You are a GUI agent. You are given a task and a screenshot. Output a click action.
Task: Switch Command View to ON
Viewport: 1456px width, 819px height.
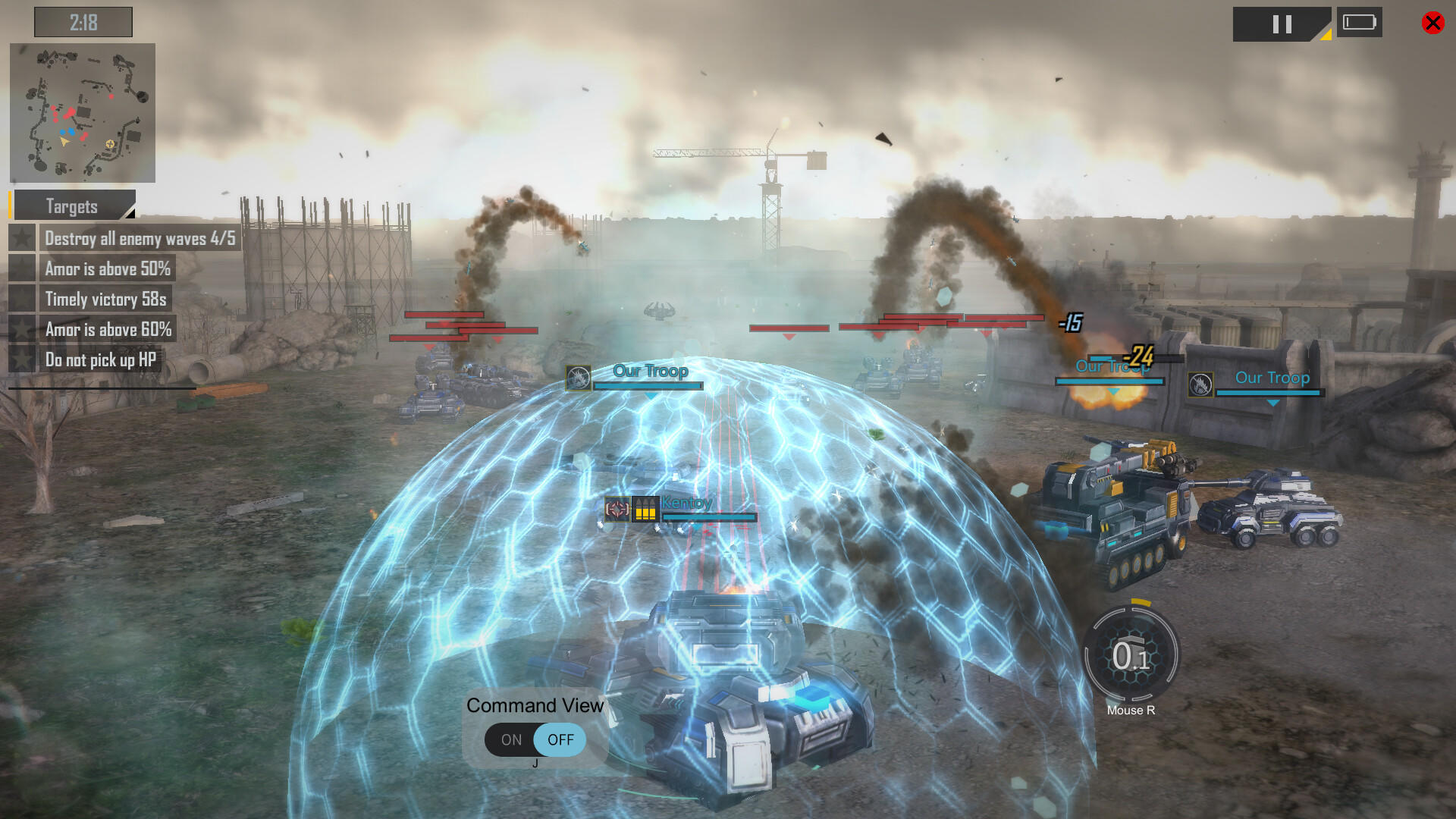tap(511, 739)
